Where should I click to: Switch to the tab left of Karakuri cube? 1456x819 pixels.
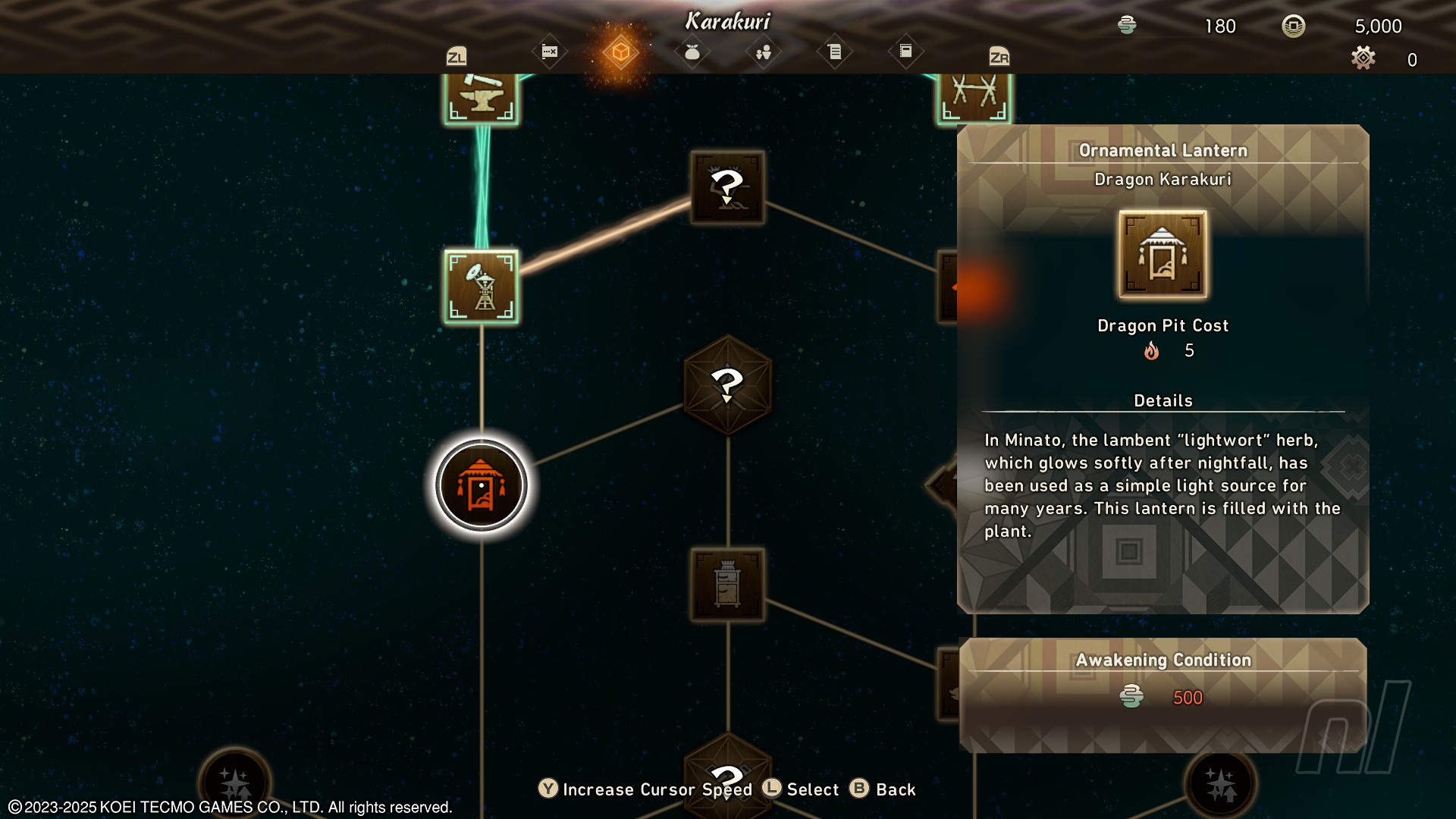550,52
